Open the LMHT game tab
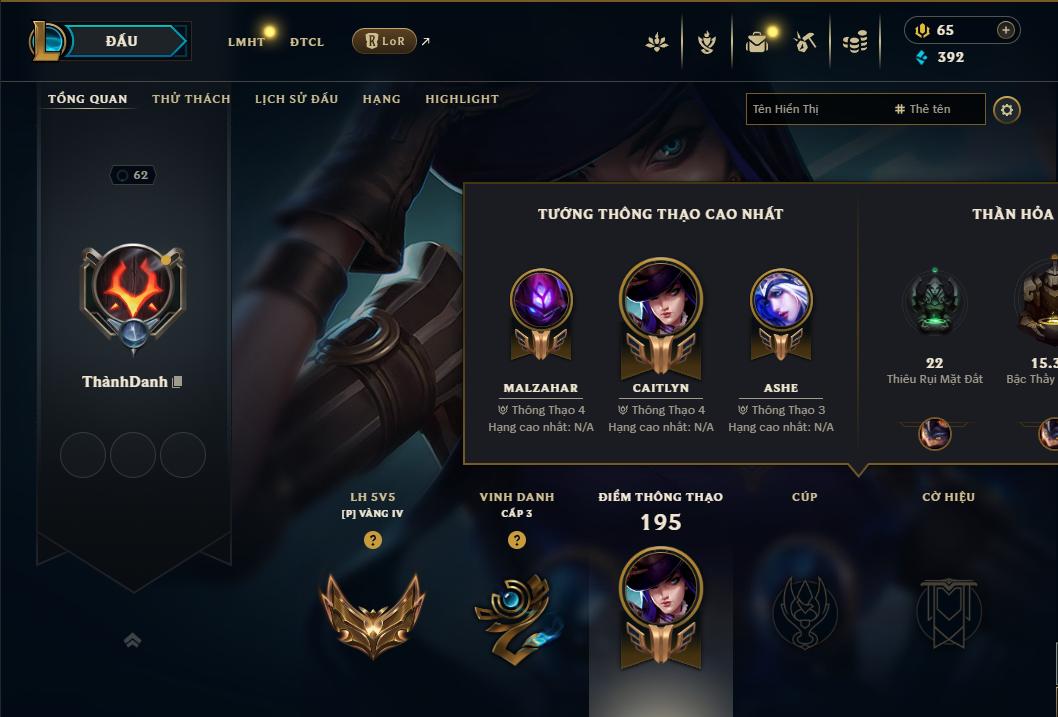Viewport: 1058px width, 717px height. (246, 42)
